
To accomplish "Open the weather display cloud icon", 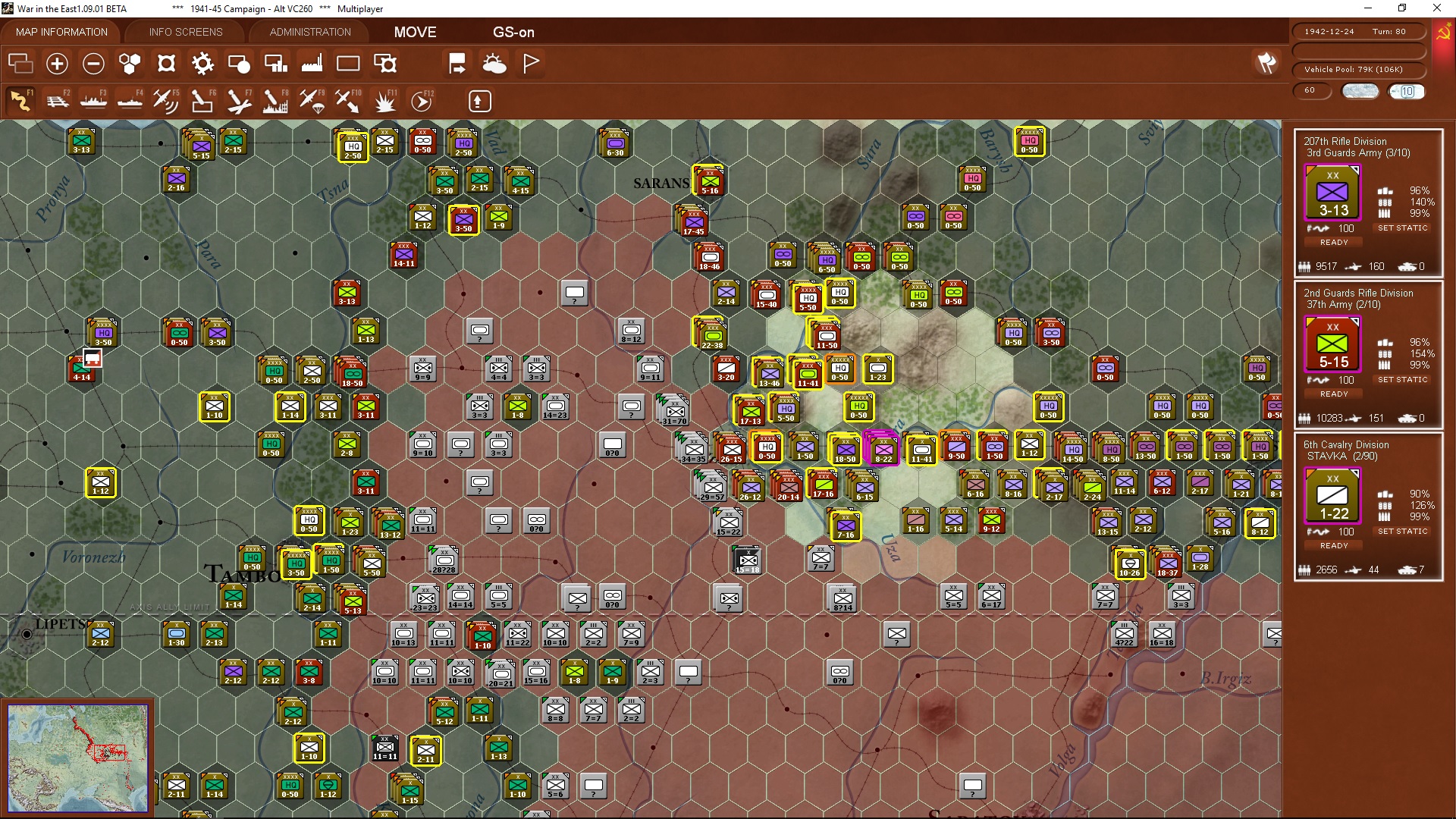I will [494, 64].
